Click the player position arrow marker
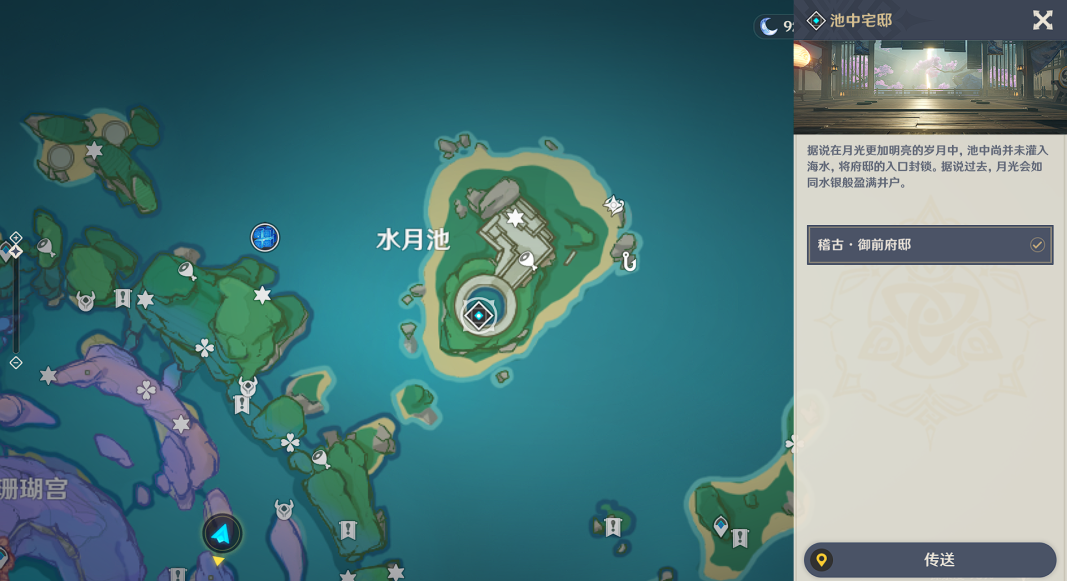 pos(222,534)
